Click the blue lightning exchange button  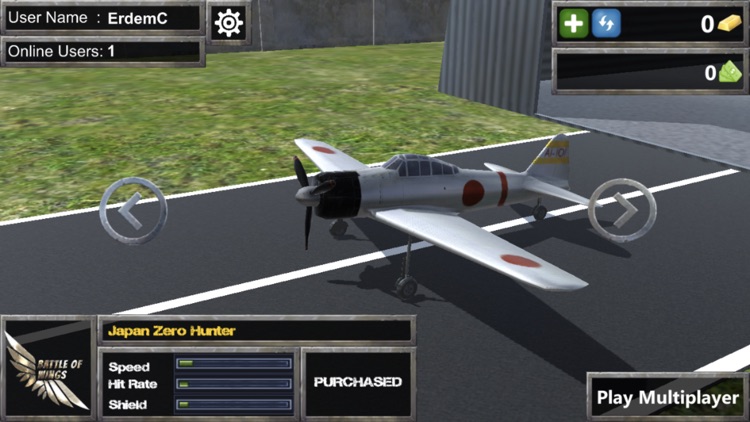(x=605, y=24)
